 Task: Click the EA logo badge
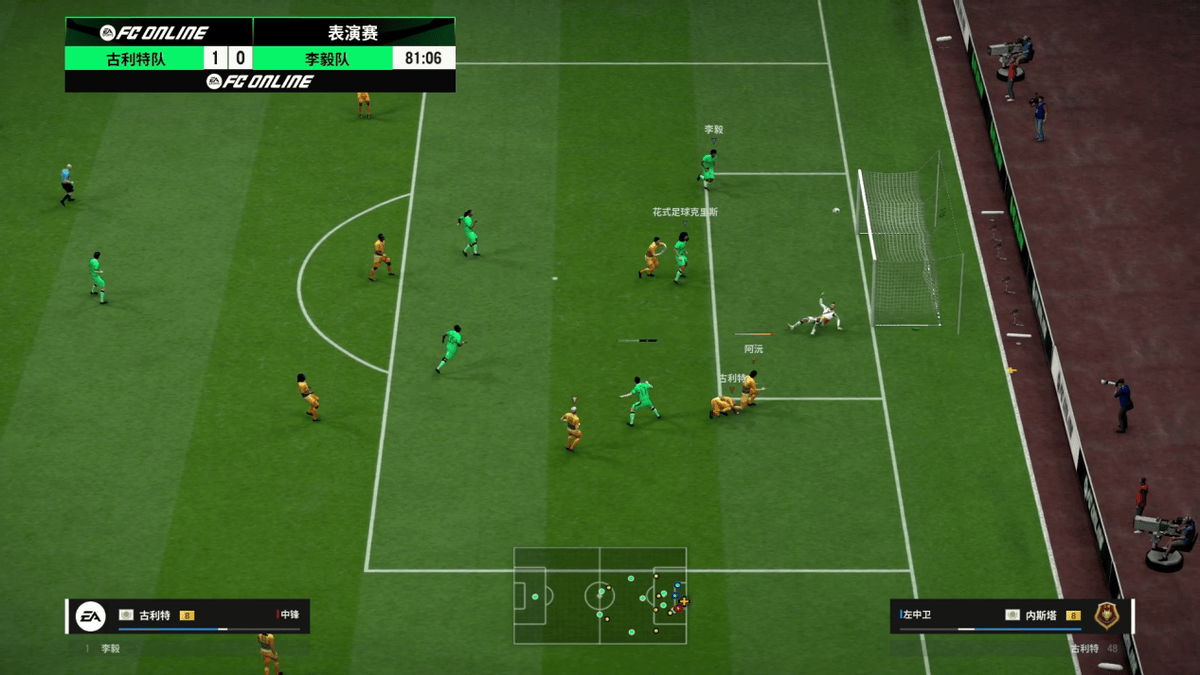point(91,616)
